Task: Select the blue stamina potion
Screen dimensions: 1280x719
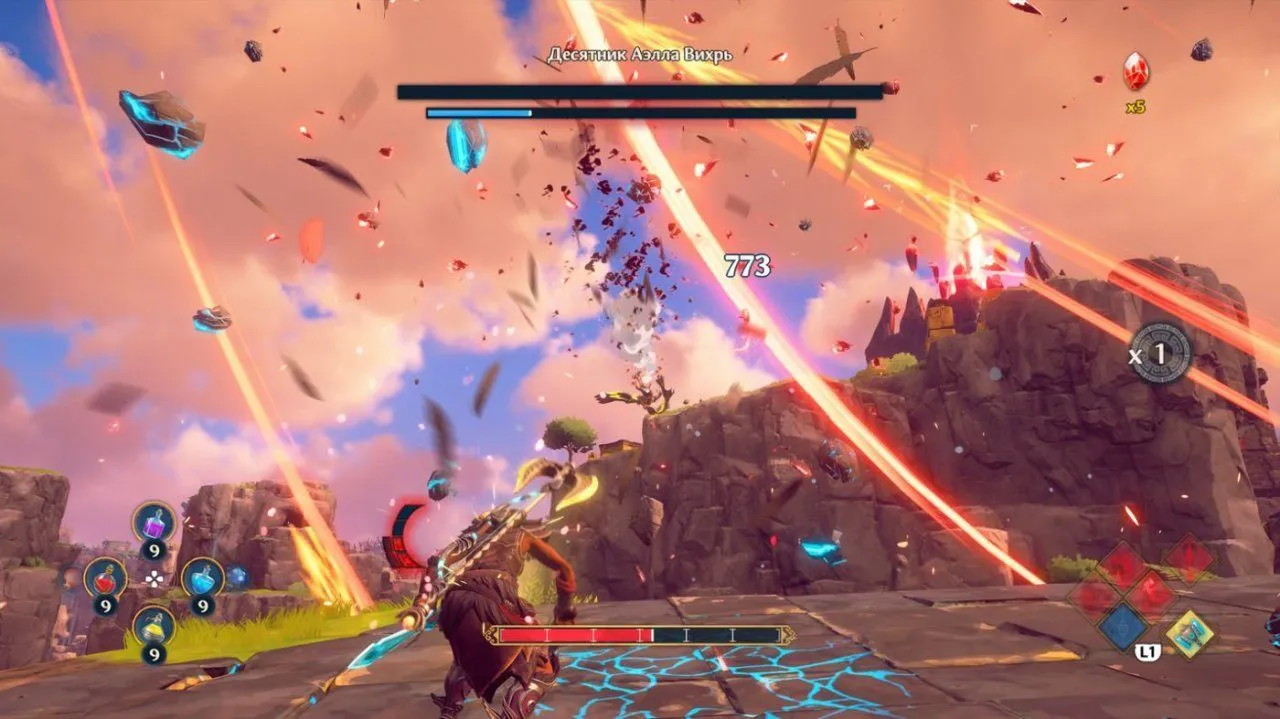Action: pos(202,577)
